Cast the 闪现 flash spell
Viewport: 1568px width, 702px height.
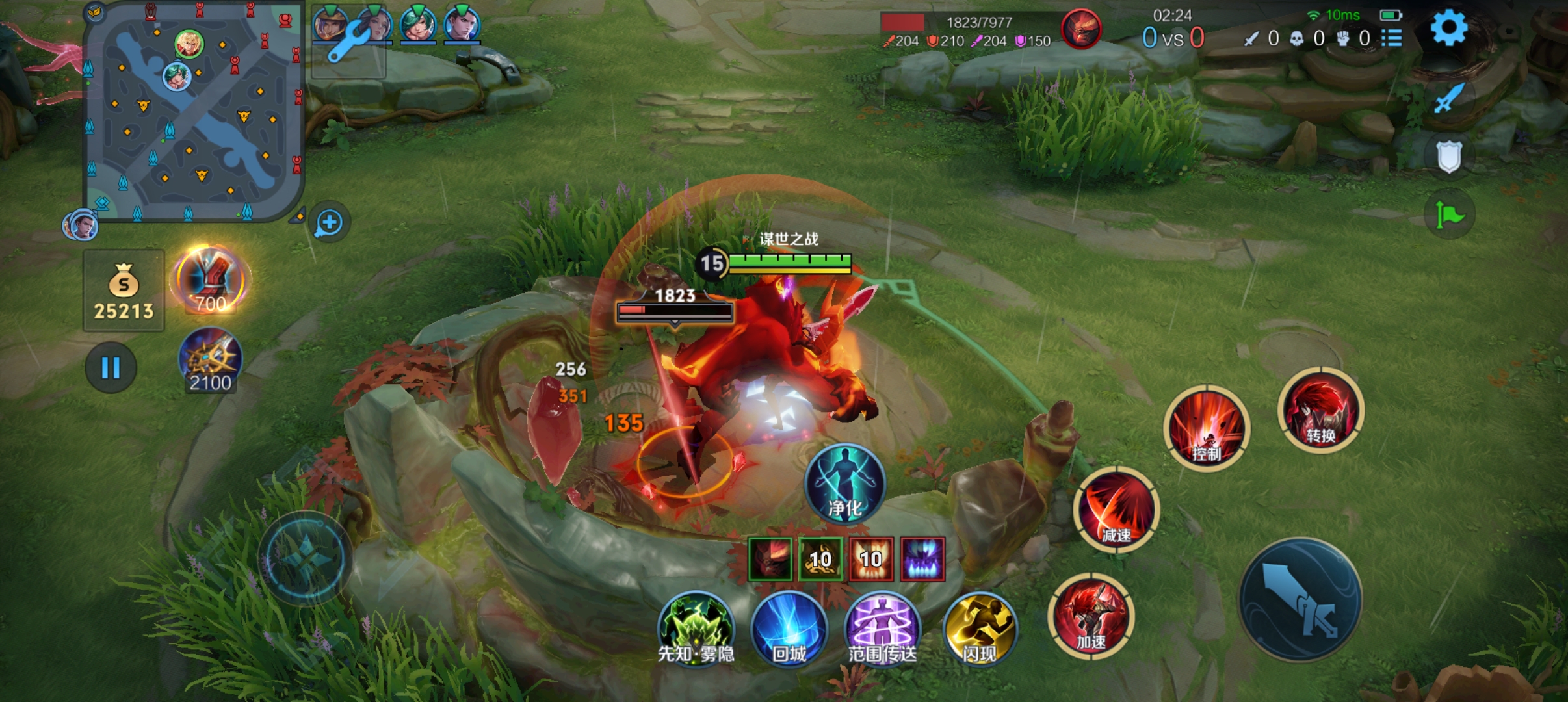point(980,628)
